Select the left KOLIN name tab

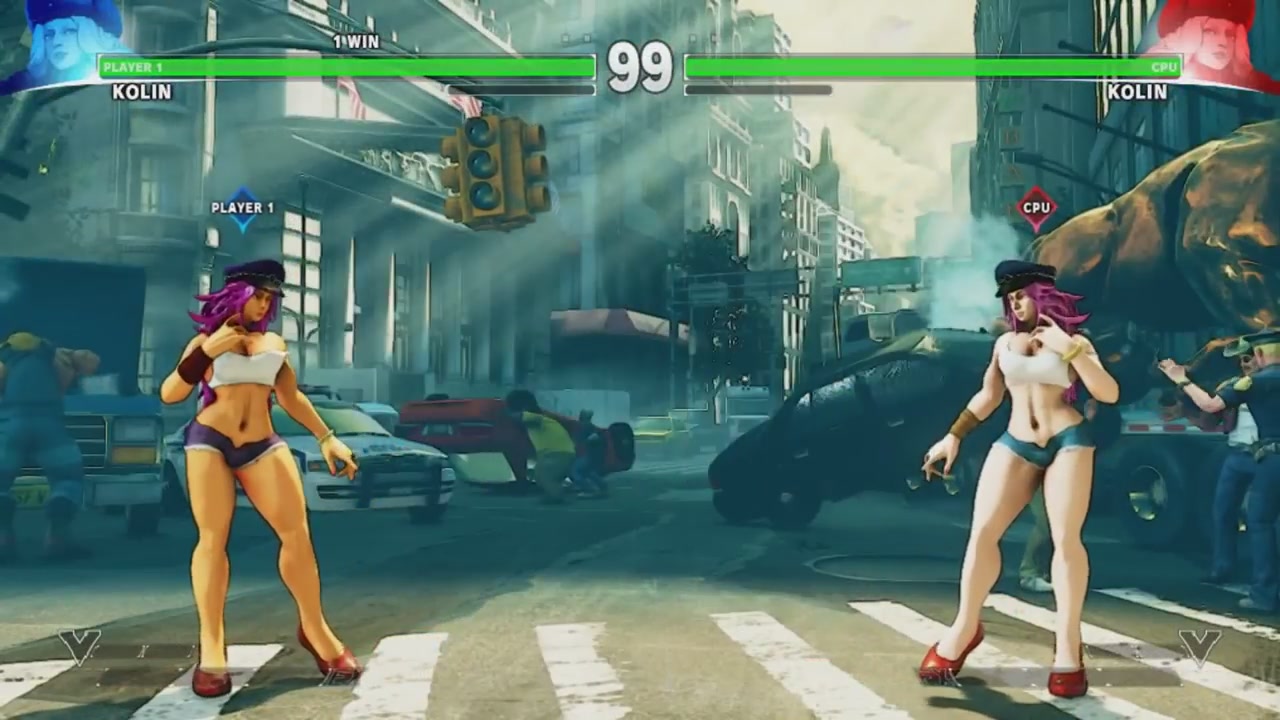tap(142, 92)
